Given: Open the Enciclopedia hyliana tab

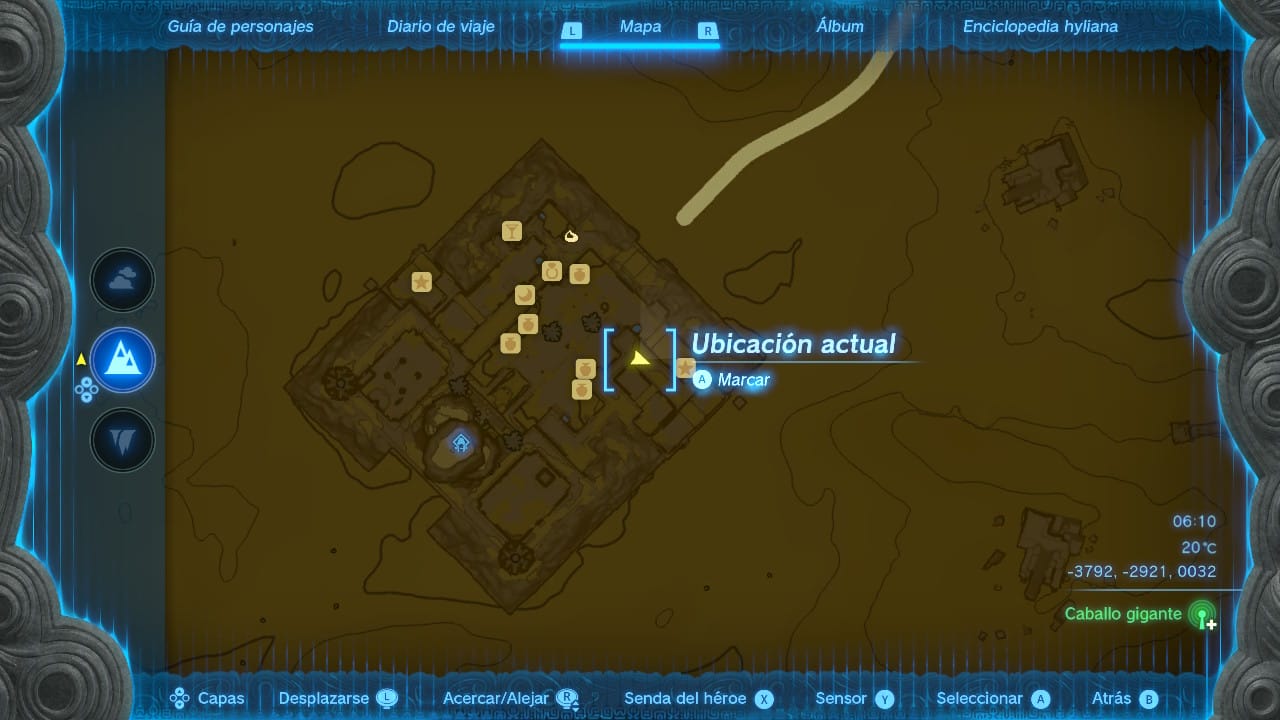Looking at the screenshot, I should [x=1040, y=27].
